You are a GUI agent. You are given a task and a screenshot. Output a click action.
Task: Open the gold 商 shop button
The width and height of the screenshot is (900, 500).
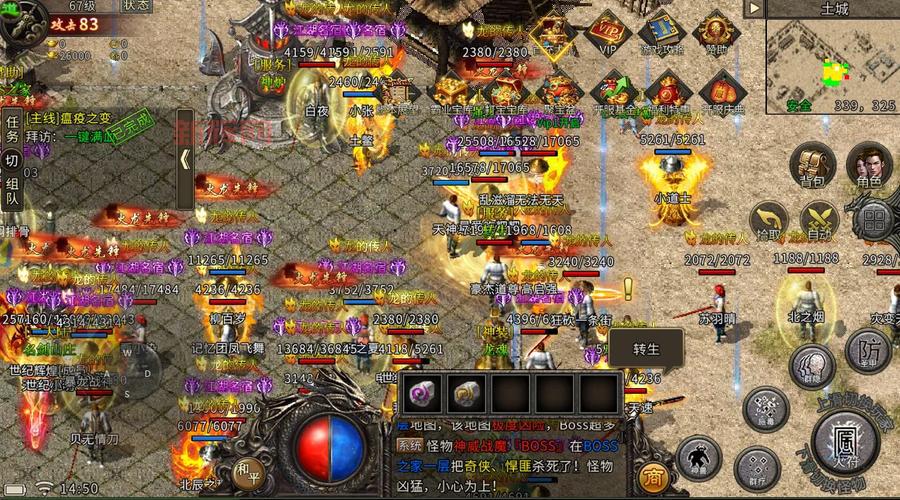[652, 476]
